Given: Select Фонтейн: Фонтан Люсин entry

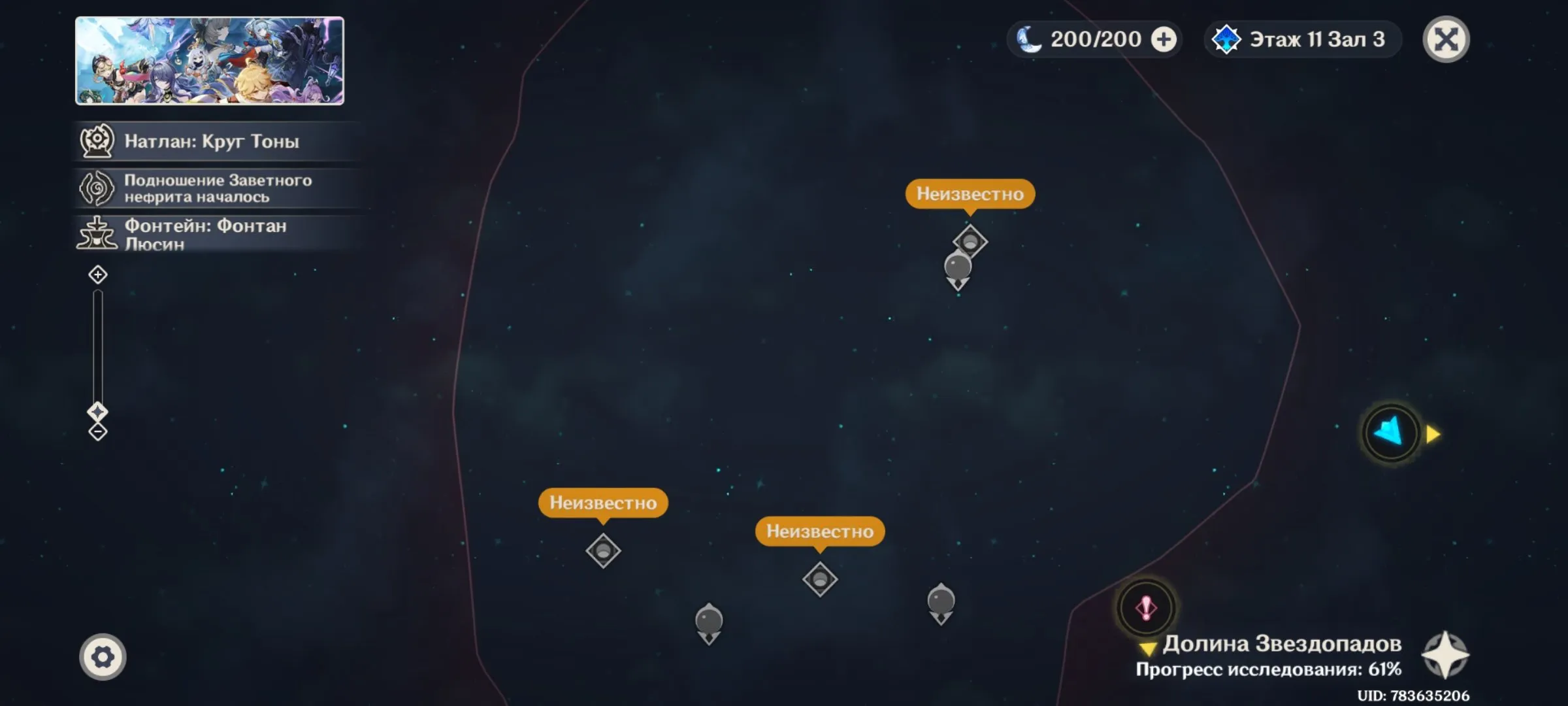Looking at the screenshot, I should click(x=205, y=234).
